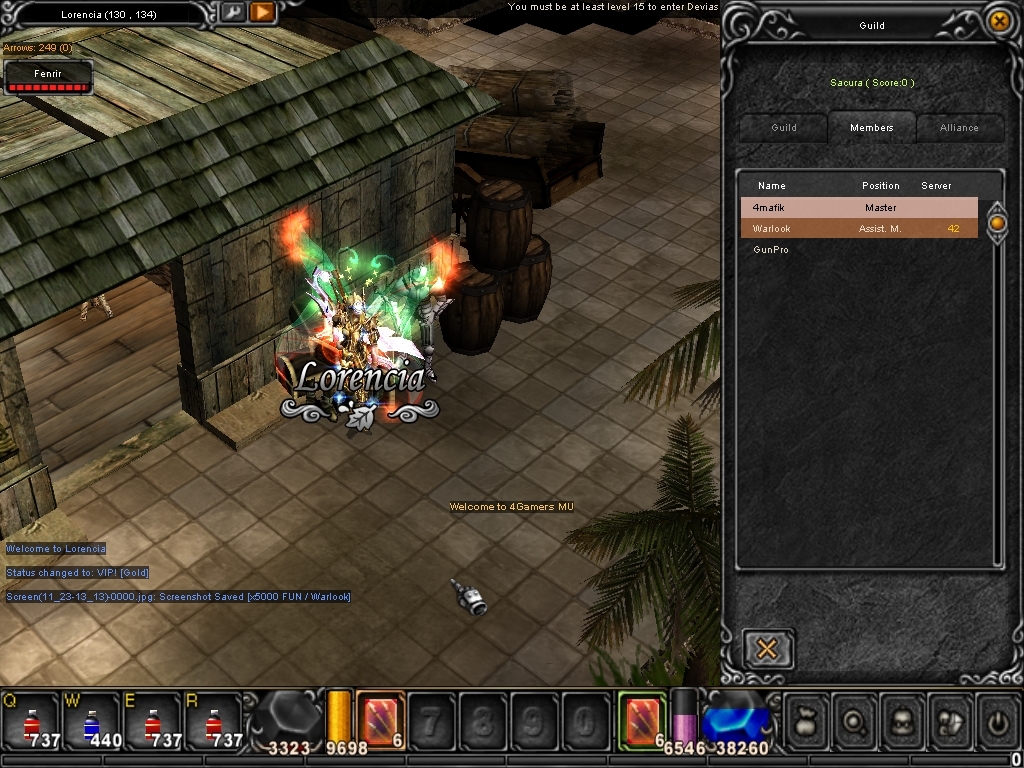
Task: Switch to the Guild tab
Action: click(784, 128)
